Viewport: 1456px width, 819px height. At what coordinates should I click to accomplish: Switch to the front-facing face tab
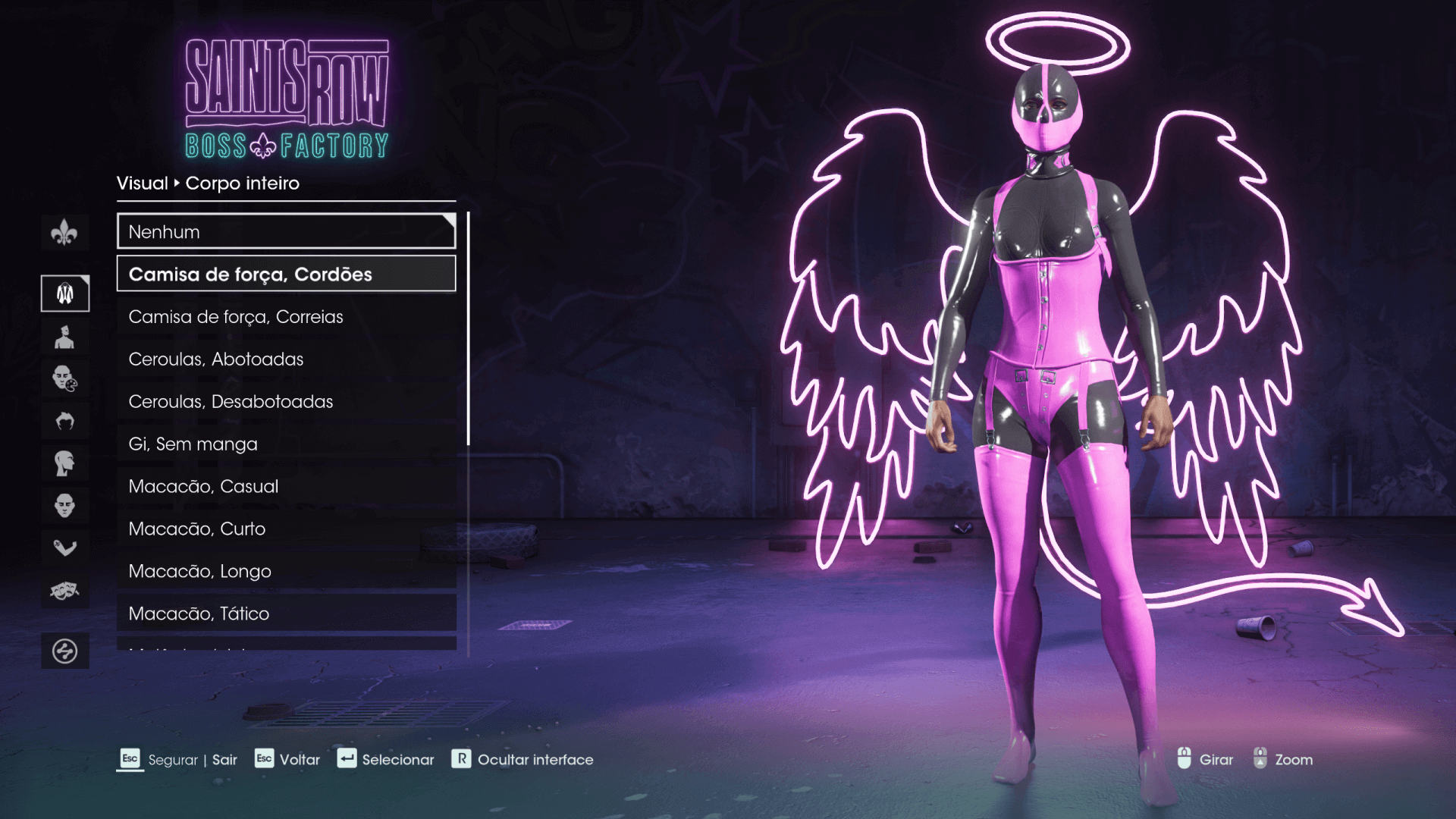(x=64, y=506)
